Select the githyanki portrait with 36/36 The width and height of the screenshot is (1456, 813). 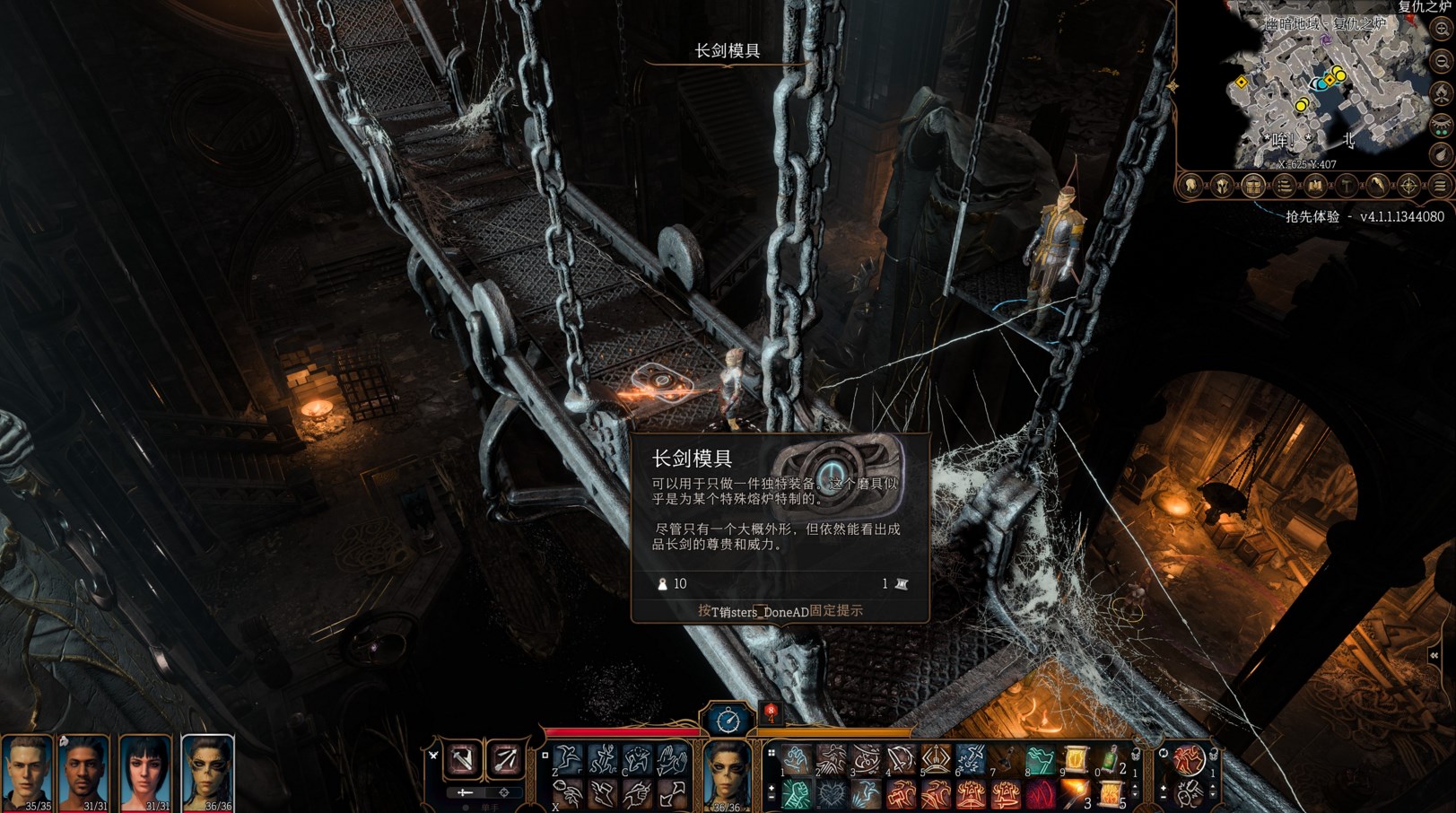pyautogui.click(x=207, y=770)
